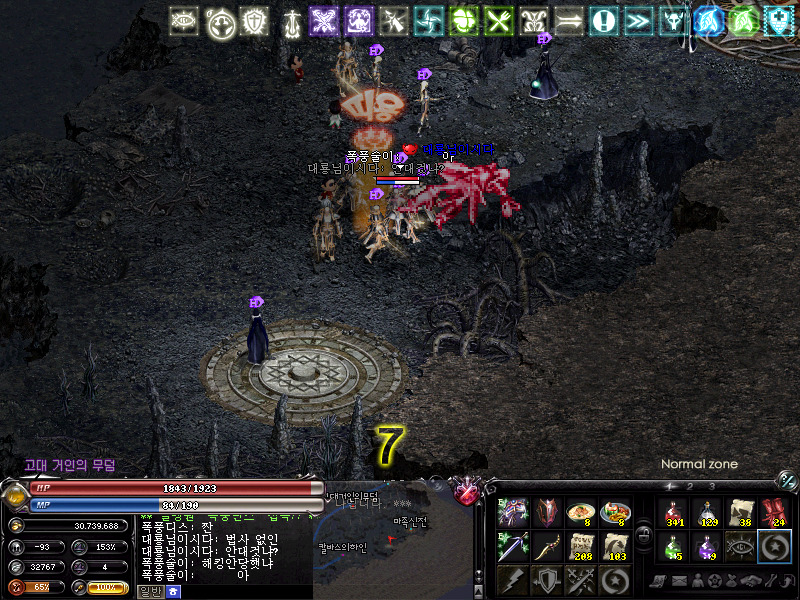Click the 일반 chat channel tab
800x600 pixels.
[149, 592]
